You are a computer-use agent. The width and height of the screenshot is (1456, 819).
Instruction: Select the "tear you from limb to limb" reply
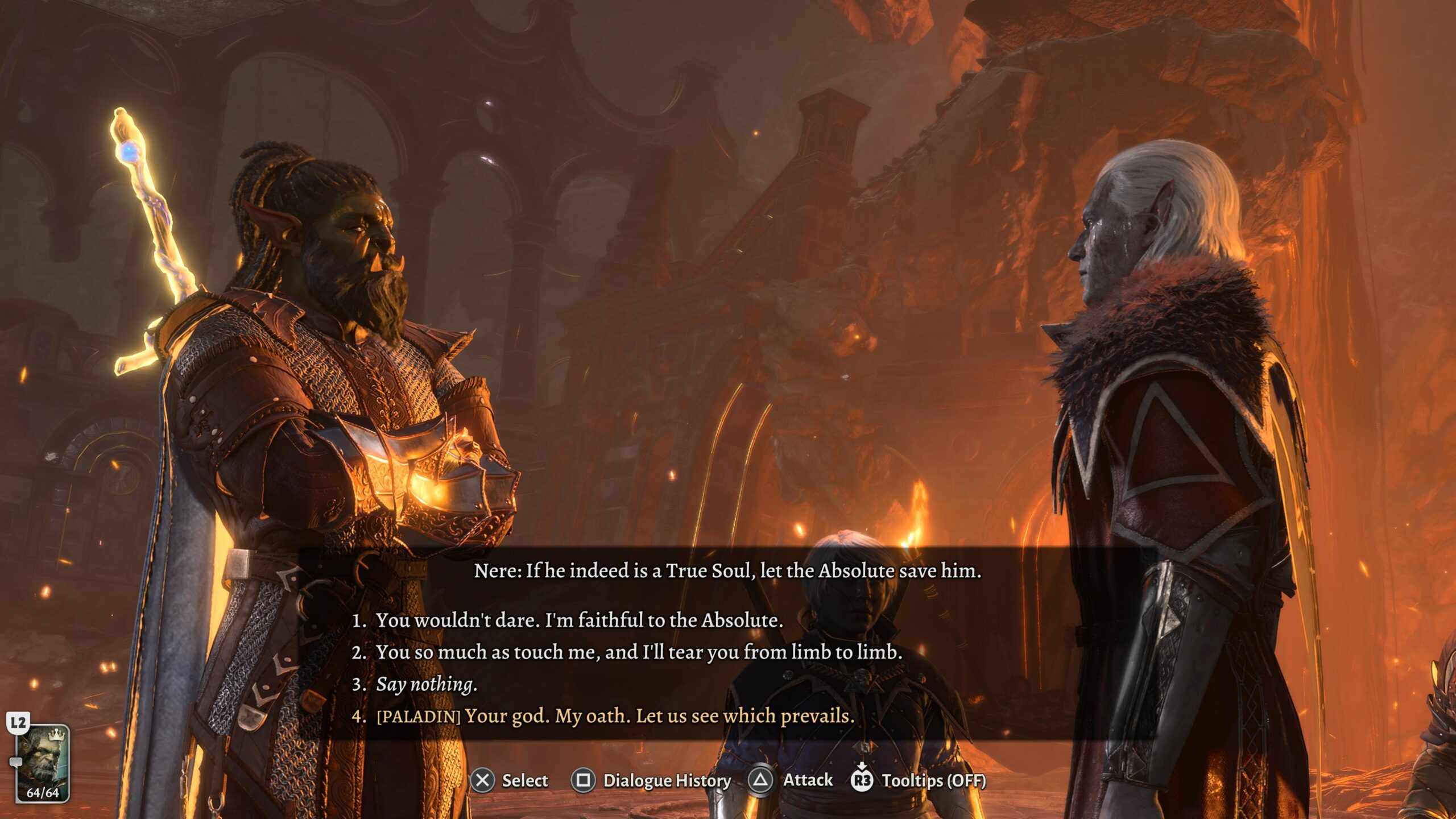tap(638, 652)
